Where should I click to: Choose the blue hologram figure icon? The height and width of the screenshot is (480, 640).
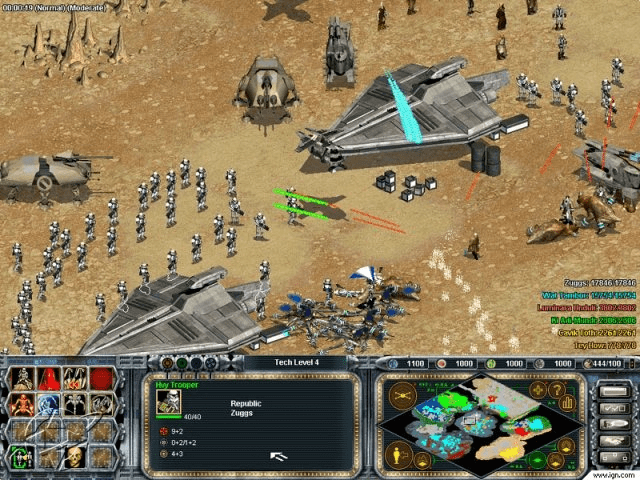47,405
